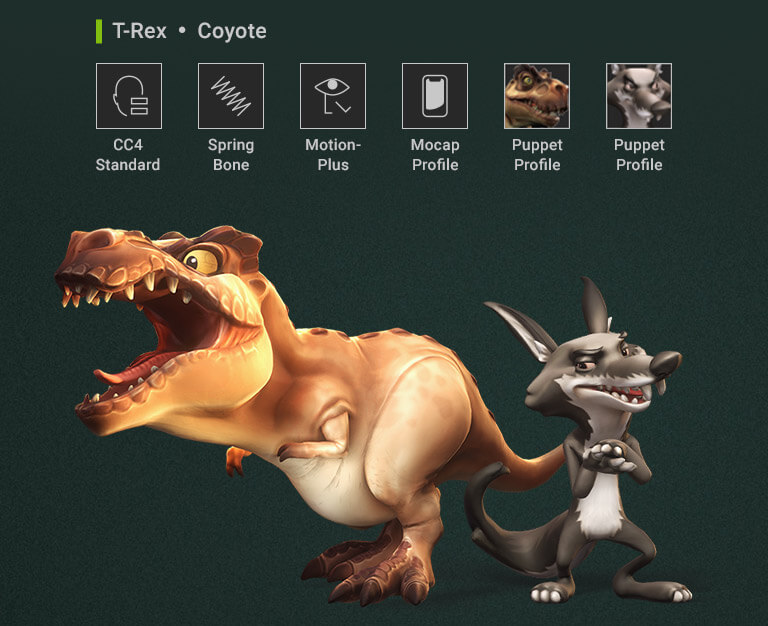Image resolution: width=768 pixels, height=626 pixels.
Task: Choose the Mocap Profile phone icon
Action: 435,96
